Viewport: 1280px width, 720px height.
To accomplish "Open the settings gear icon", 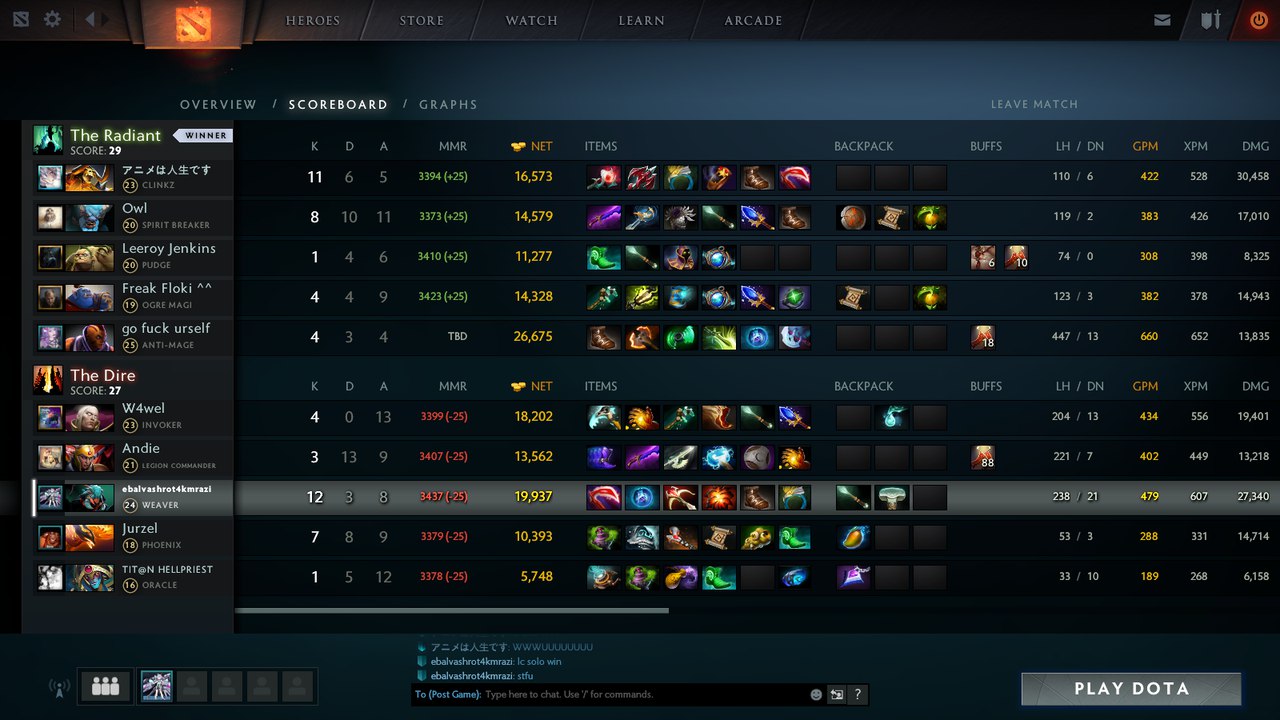I will pyautogui.click(x=52, y=19).
